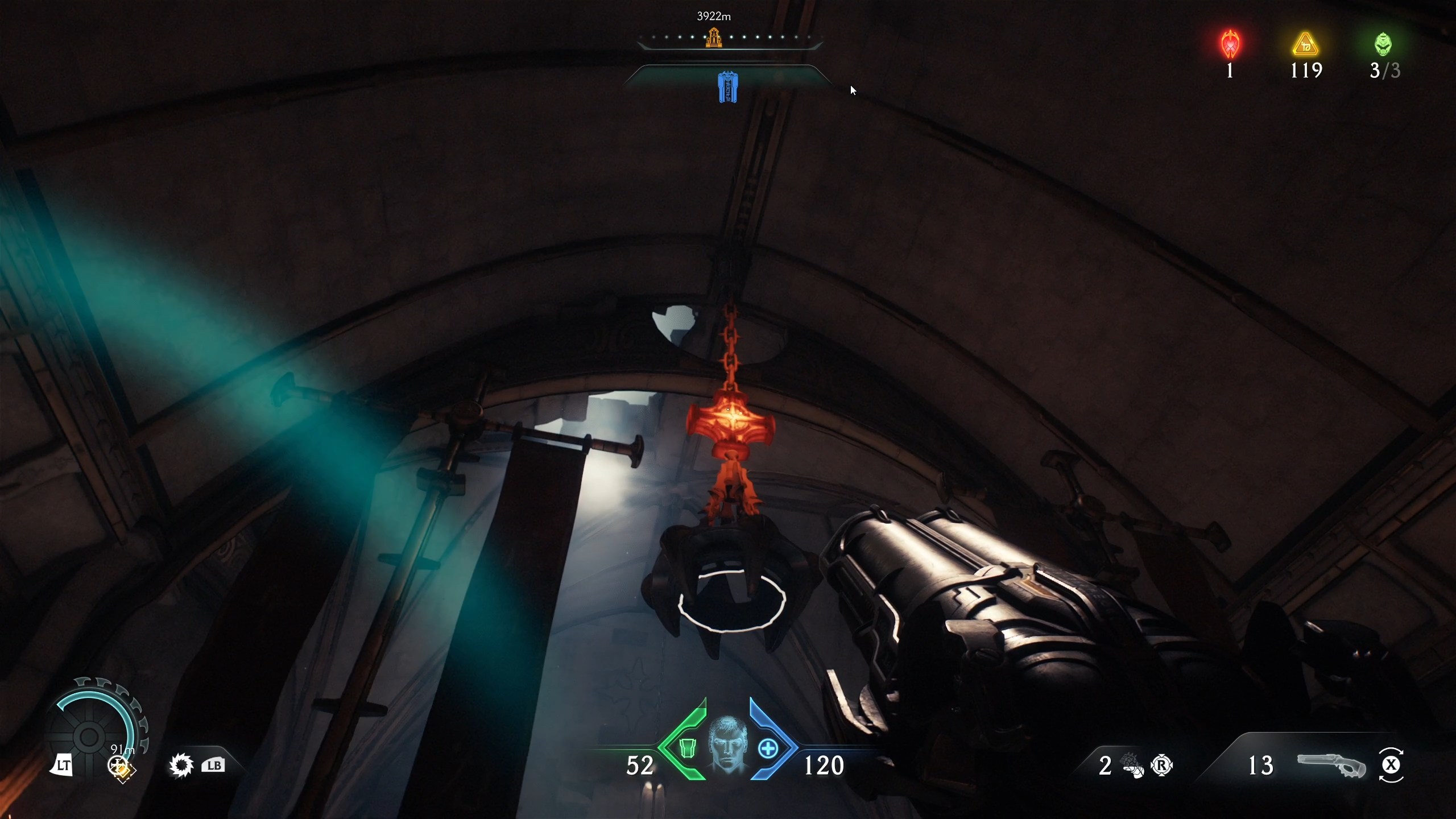Click the R reload prompt bubble

pos(1163,766)
